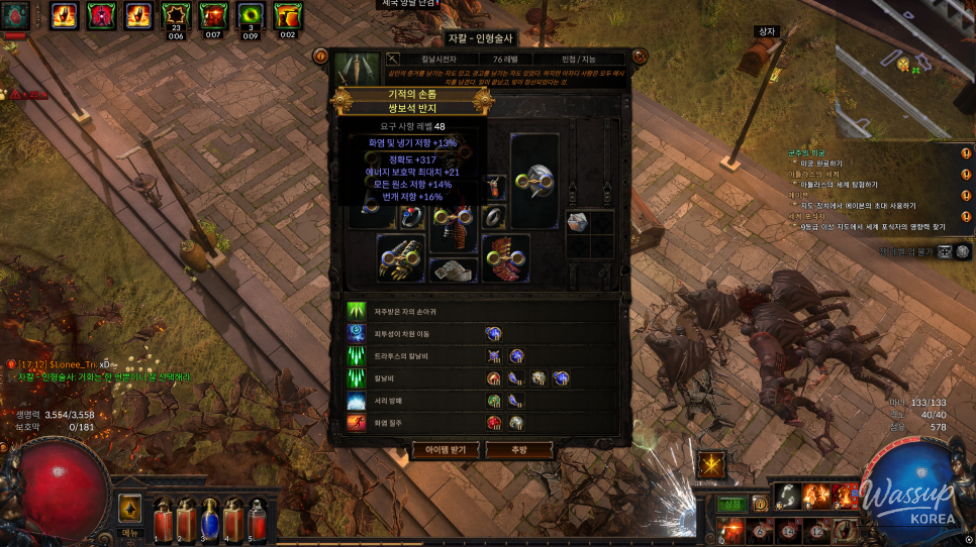Open the 메뉴 button beside the flasks
Viewport: 976px width, 547px height.
click(130, 510)
